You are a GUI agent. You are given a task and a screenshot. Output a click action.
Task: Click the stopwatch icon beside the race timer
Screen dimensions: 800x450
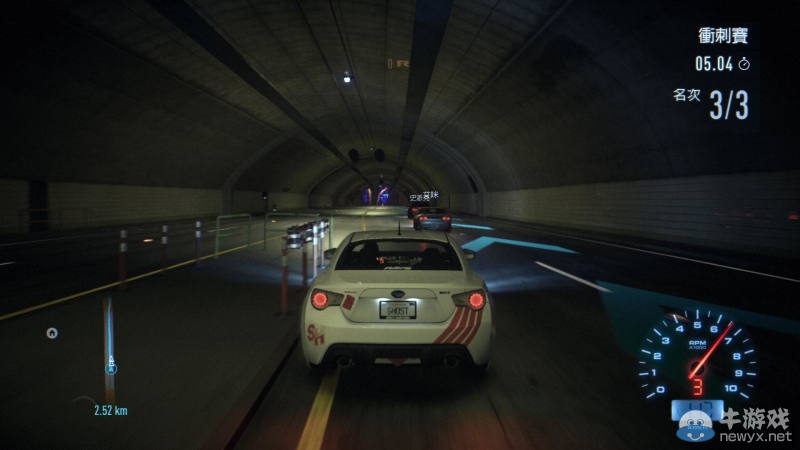click(744, 64)
